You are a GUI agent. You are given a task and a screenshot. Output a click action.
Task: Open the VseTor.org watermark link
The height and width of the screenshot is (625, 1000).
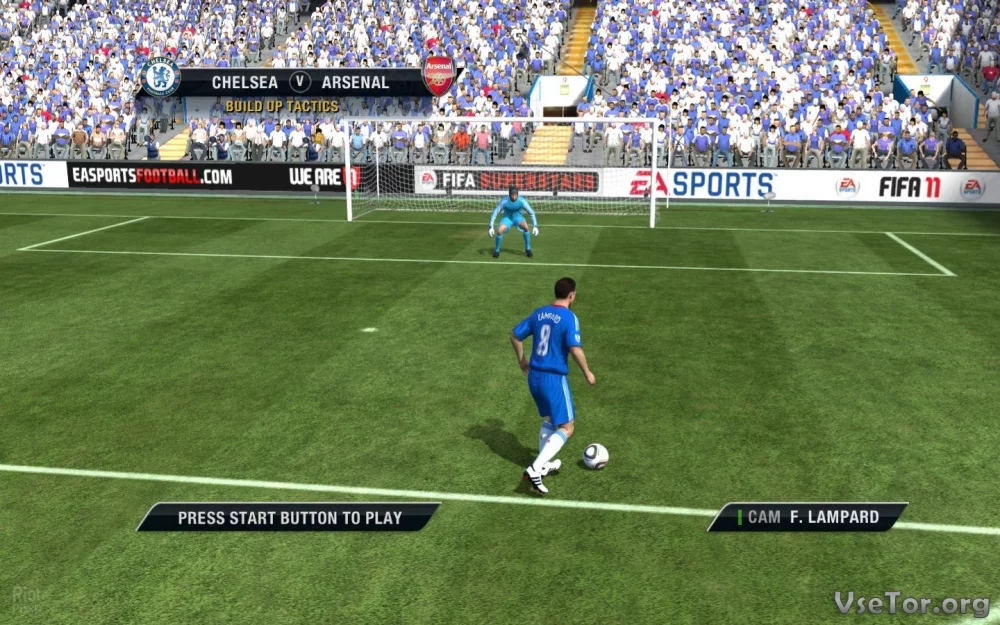(911, 604)
